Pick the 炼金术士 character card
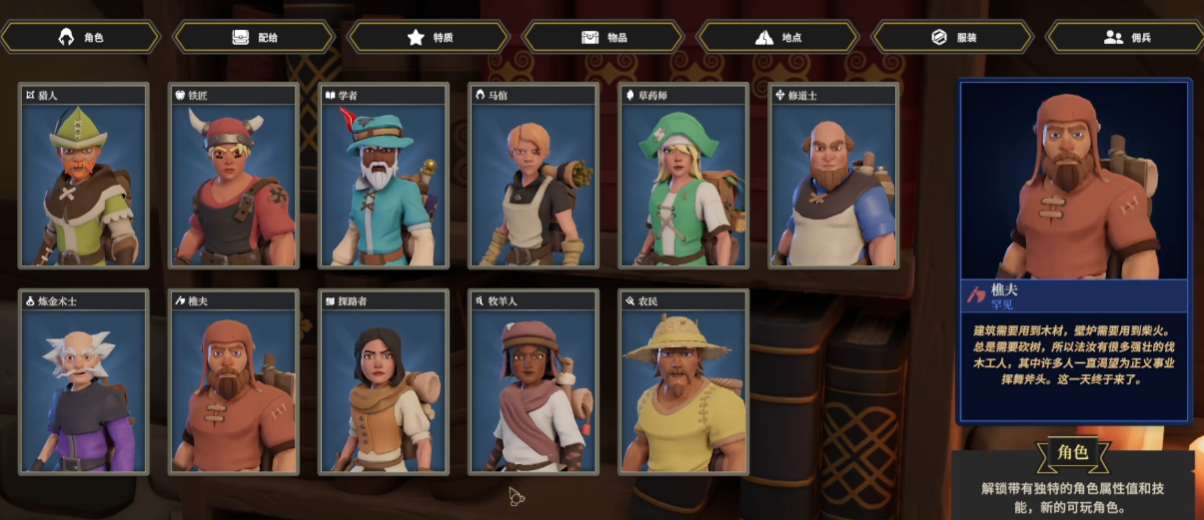1204x520 pixels. coord(84,382)
